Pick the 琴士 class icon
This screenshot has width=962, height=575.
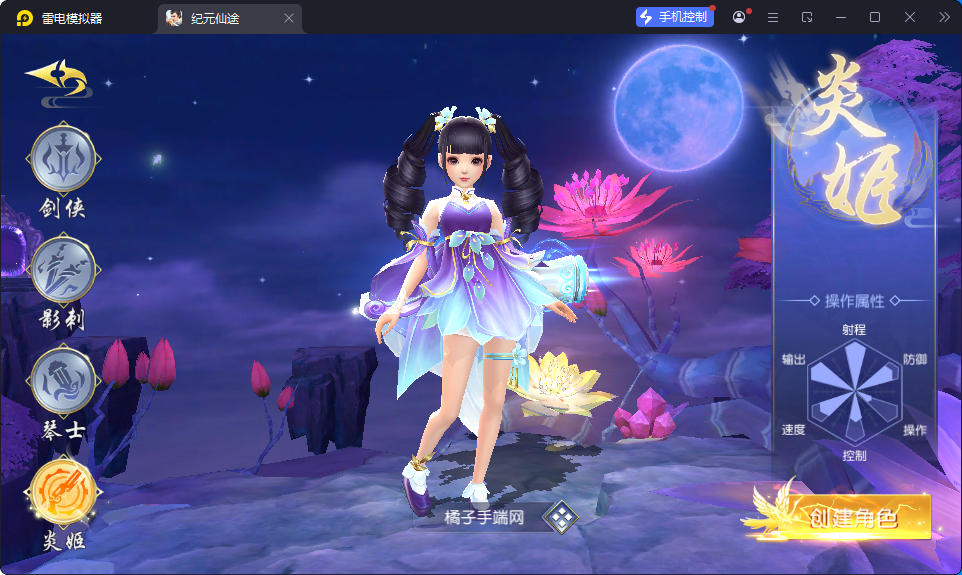click(x=64, y=381)
